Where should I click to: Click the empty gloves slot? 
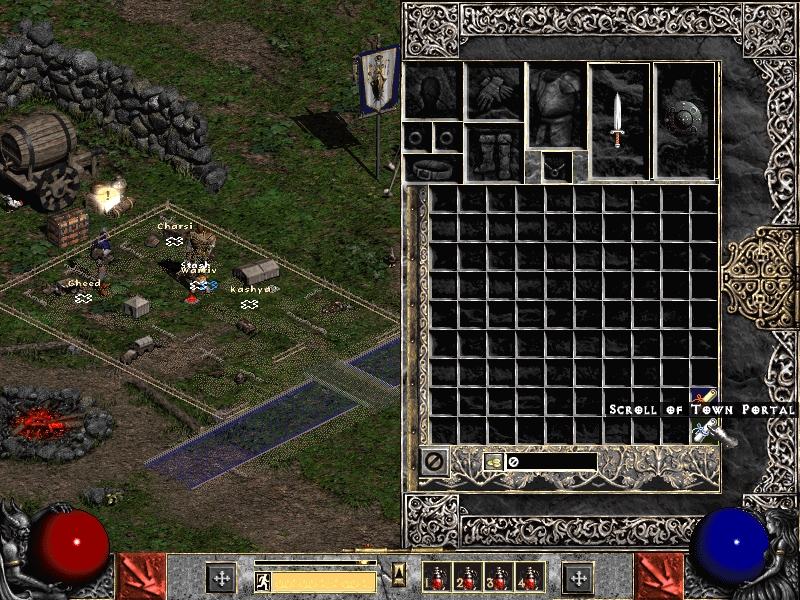[x=494, y=92]
